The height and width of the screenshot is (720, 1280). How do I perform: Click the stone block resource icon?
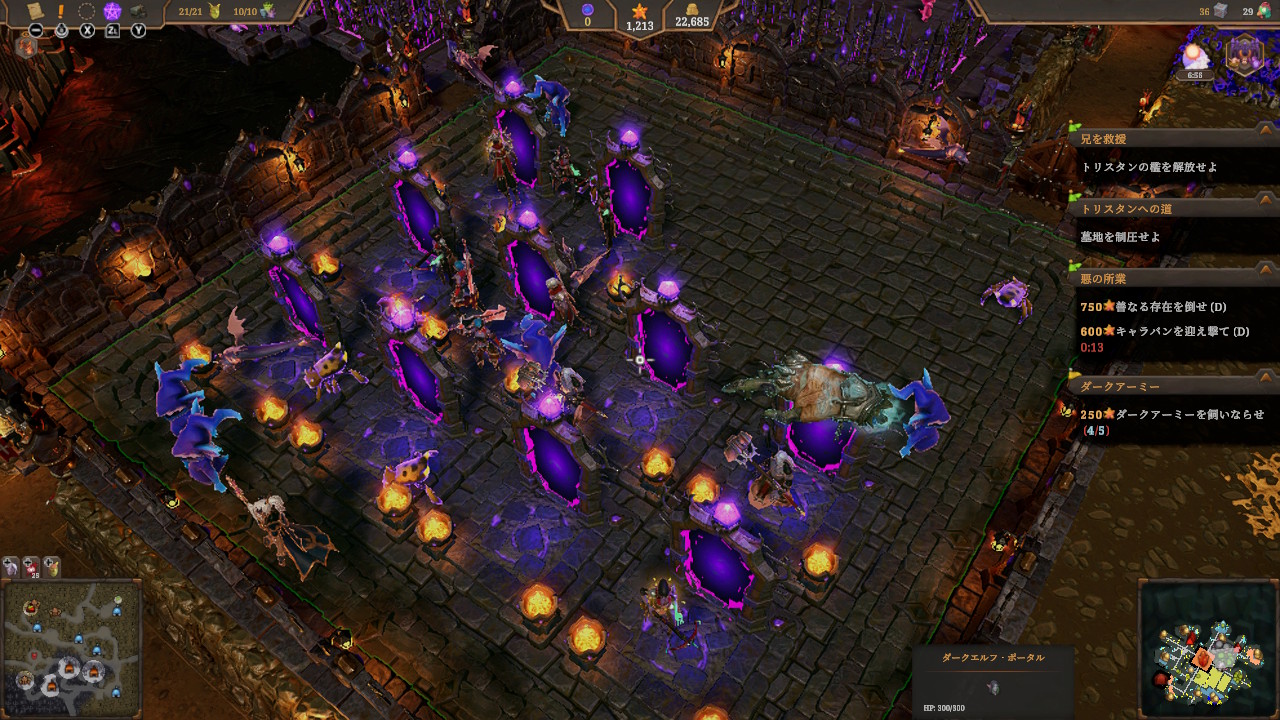1219,11
